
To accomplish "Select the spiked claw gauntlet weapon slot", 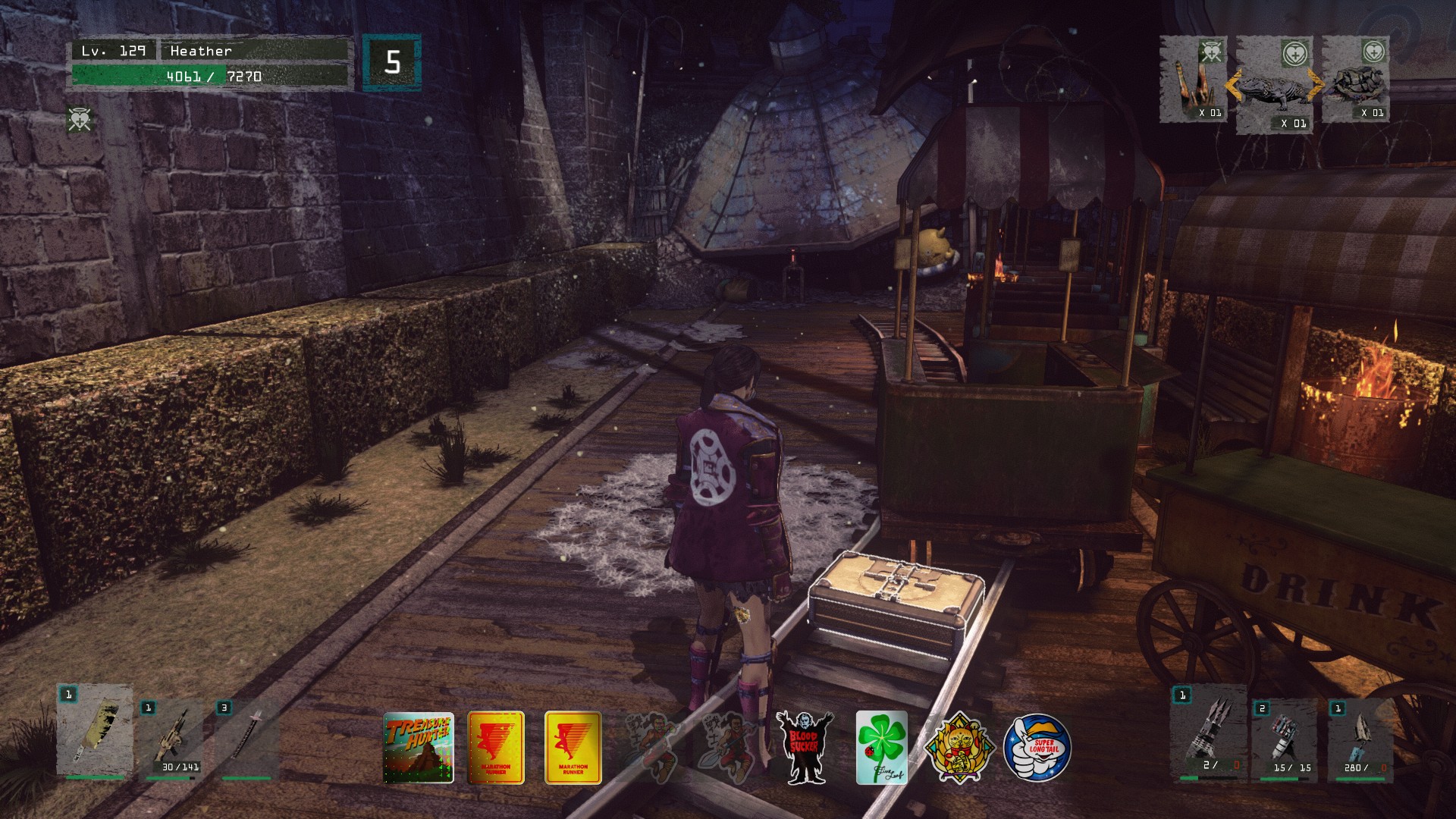I will 1208,733.
